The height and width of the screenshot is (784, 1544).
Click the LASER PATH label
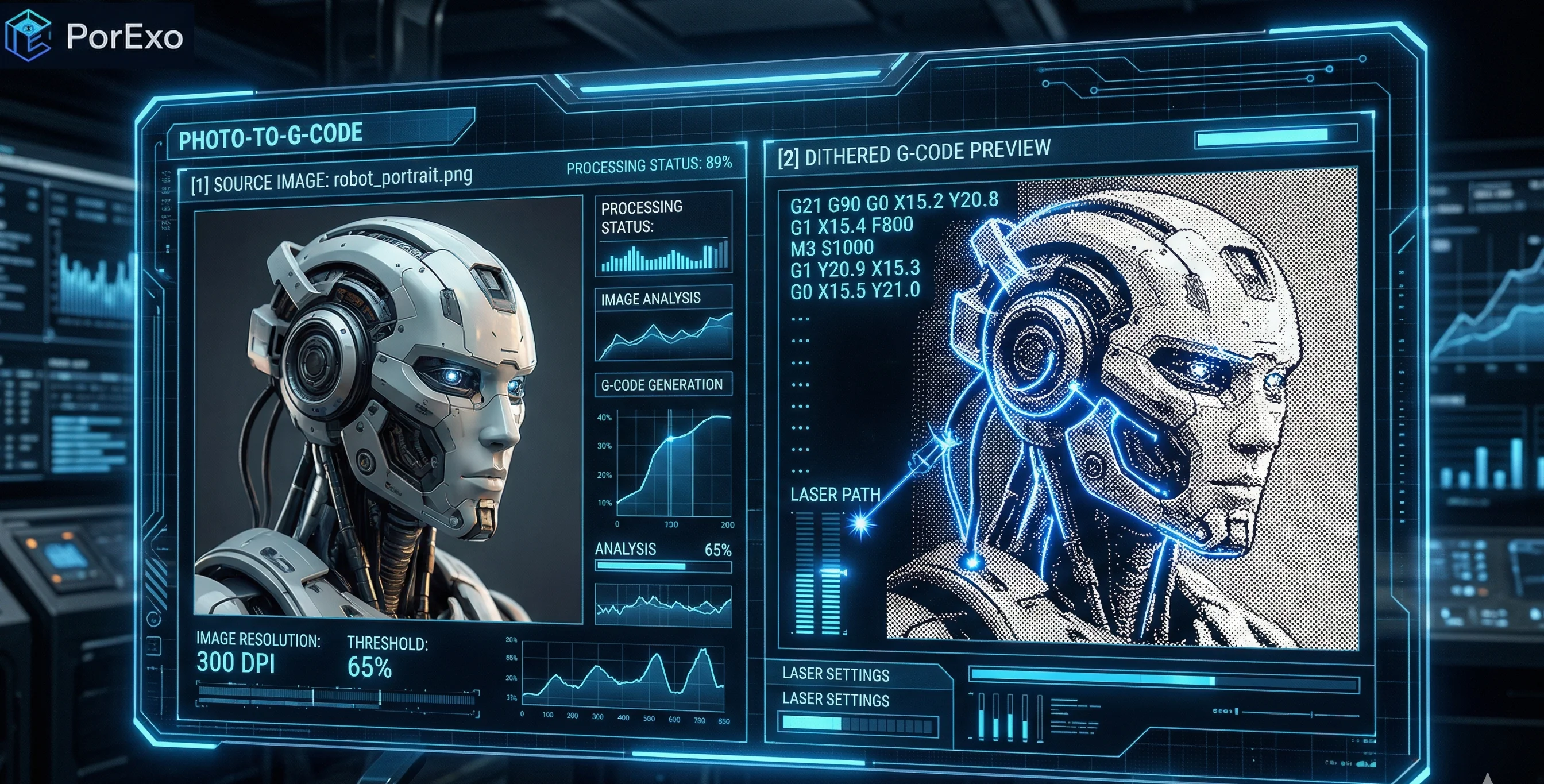tap(835, 495)
